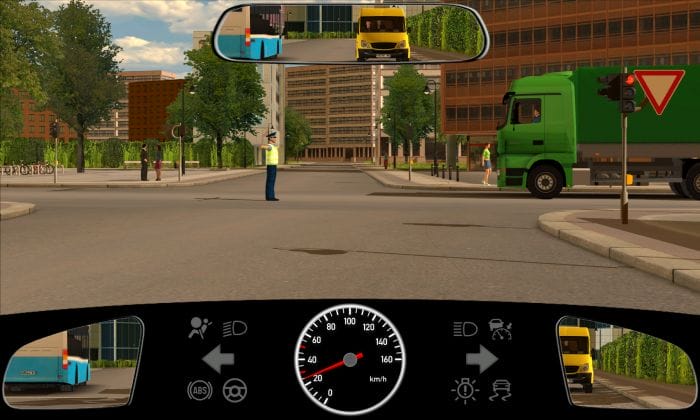Screen dimensions: 700x420
Task: Check the right side mirror
Action: tap(626, 361)
